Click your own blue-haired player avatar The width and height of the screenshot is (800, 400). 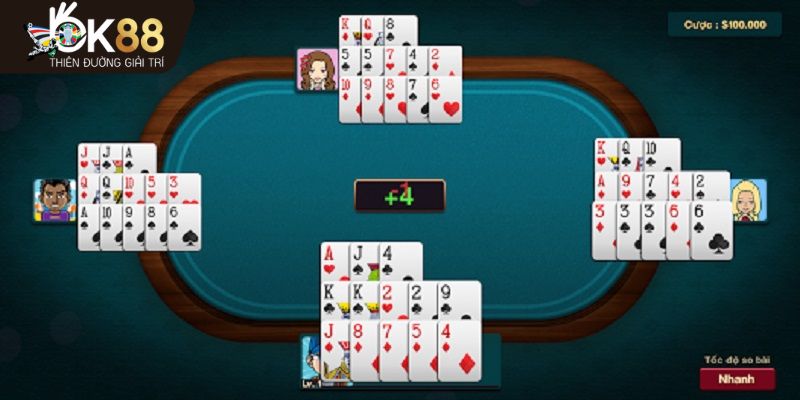point(311,362)
